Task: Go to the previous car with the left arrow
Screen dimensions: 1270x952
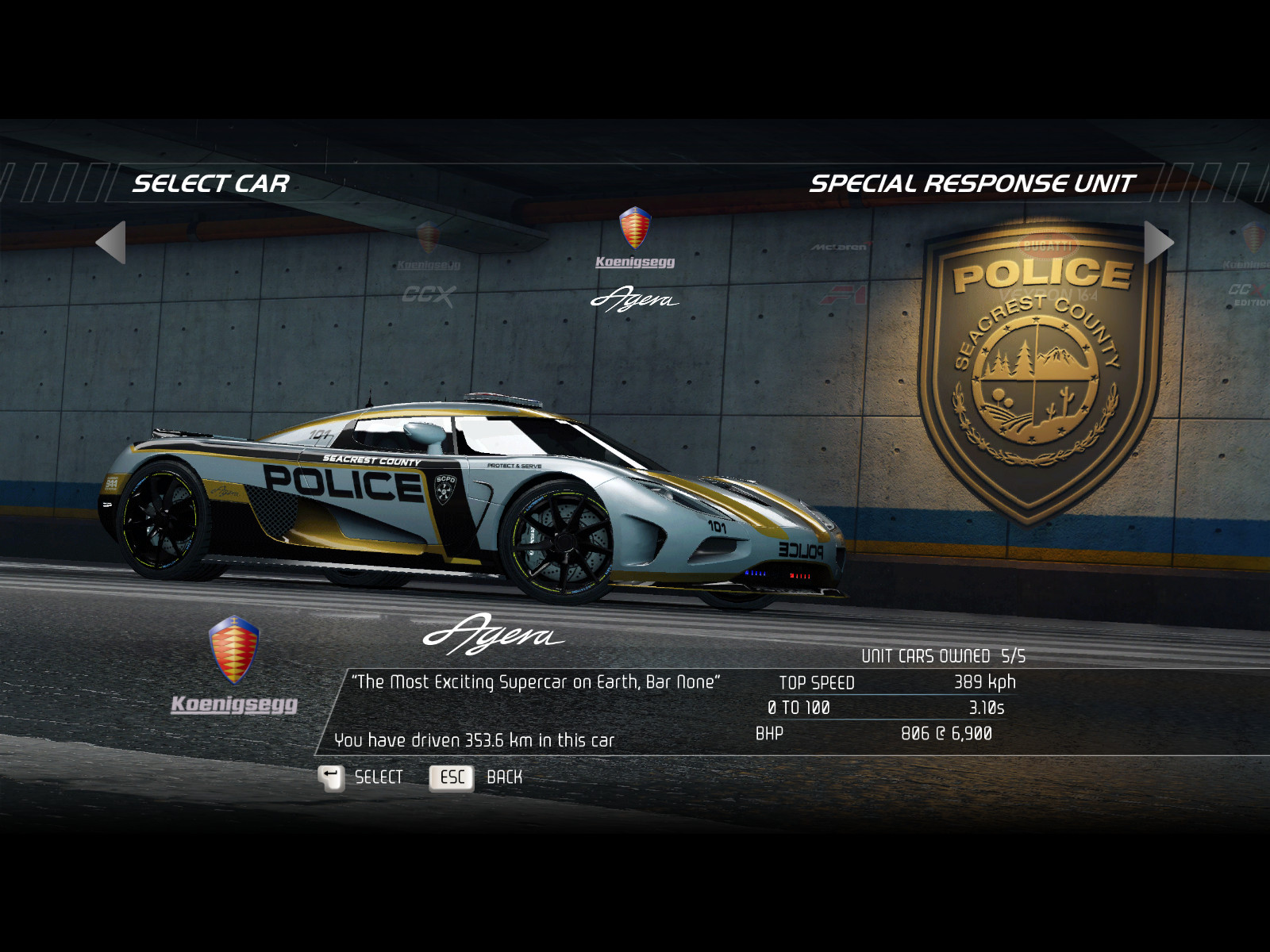Action: tap(111, 242)
